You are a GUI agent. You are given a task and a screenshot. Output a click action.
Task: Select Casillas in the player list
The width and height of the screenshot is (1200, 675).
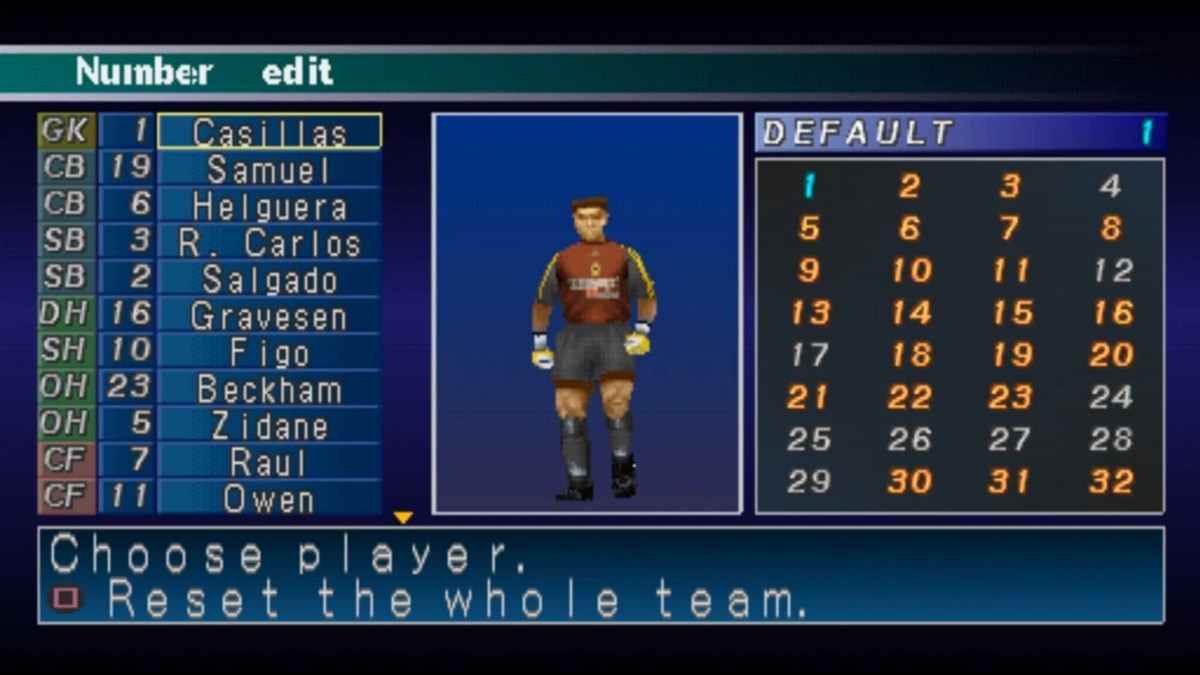(x=269, y=132)
